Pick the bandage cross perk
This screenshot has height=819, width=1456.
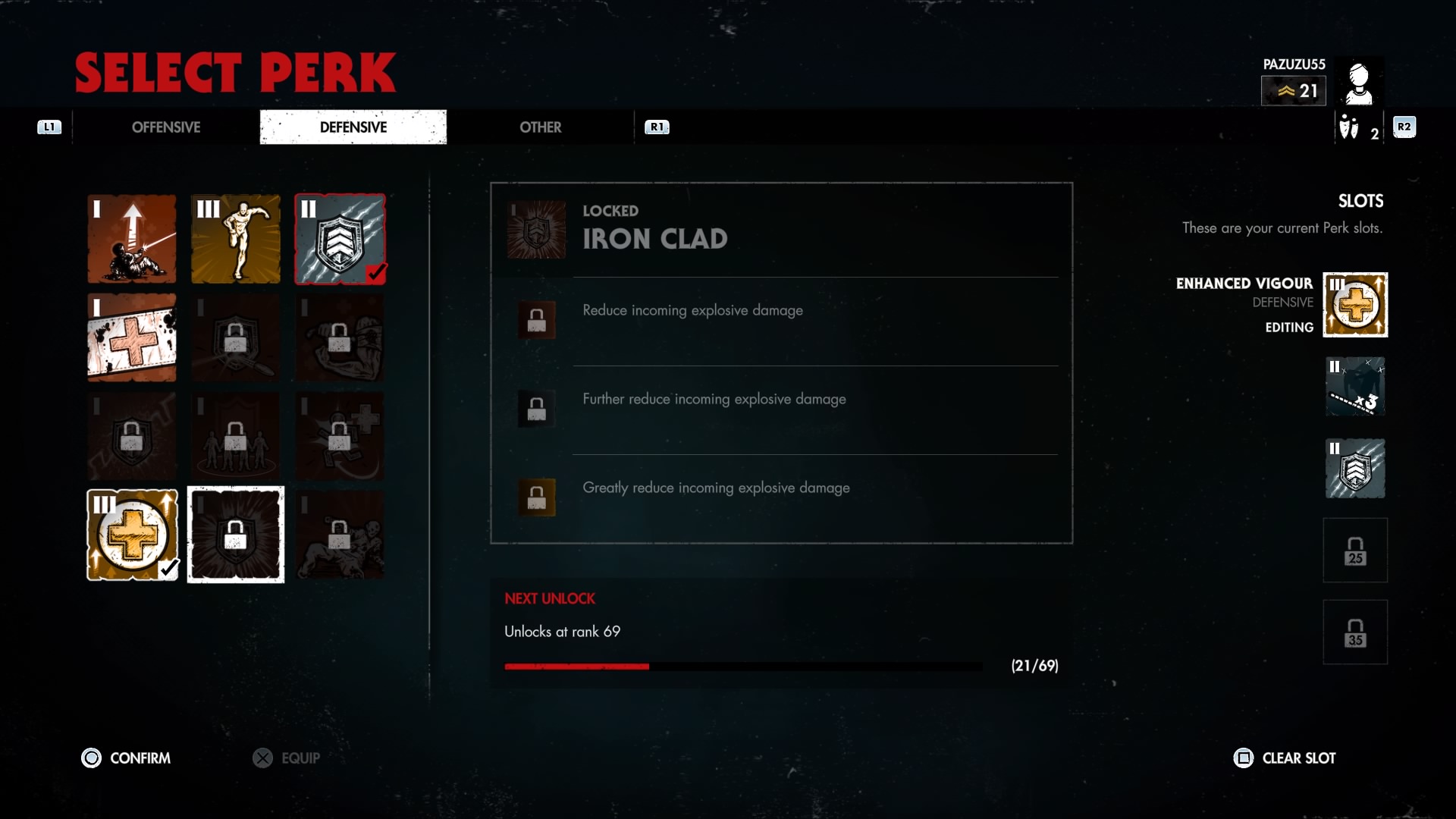(x=132, y=337)
